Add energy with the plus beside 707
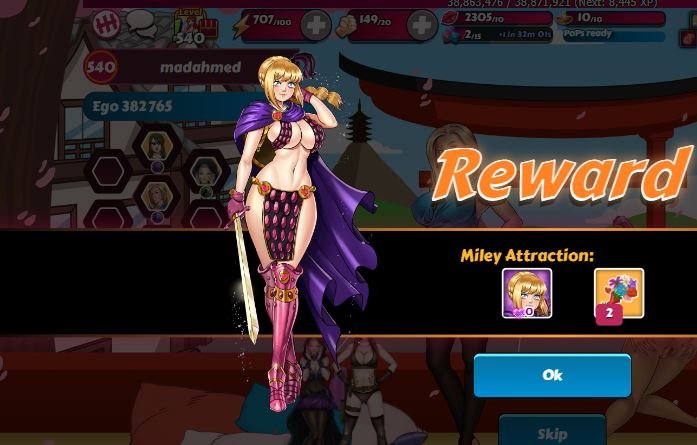Viewport: 697px width, 445px height. [316, 26]
